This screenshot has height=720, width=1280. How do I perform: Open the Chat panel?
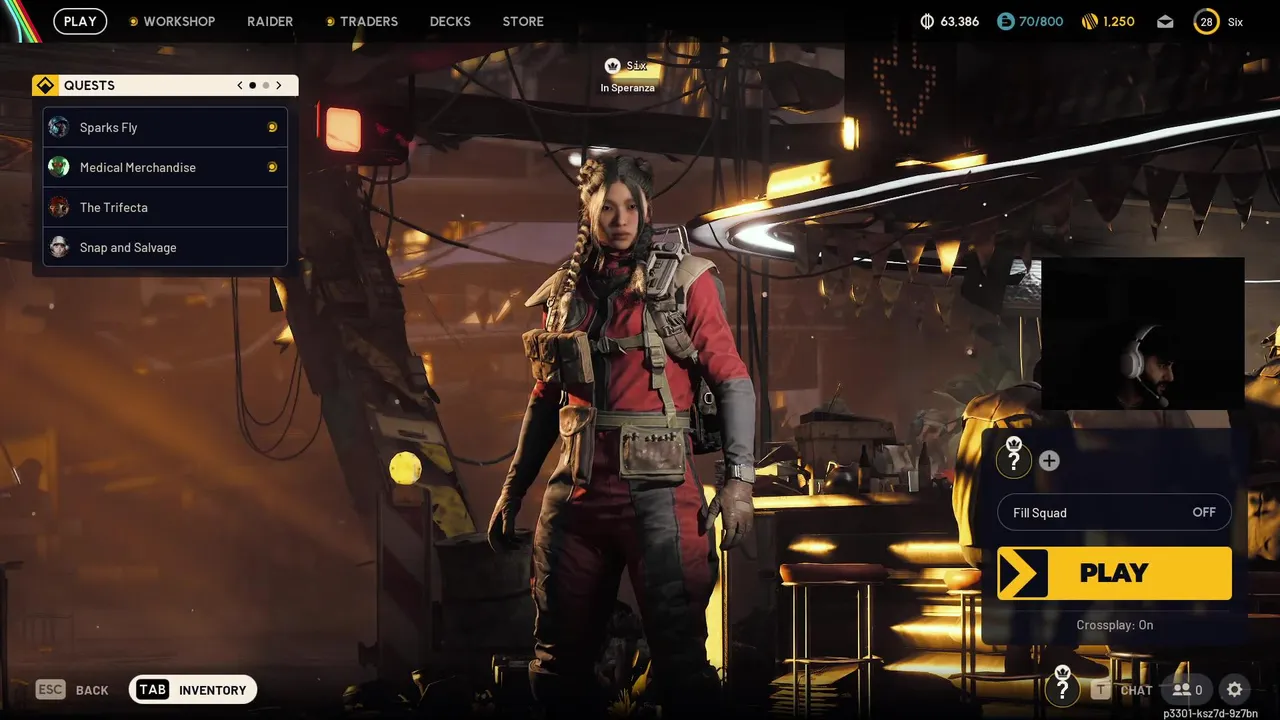click(1123, 690)
